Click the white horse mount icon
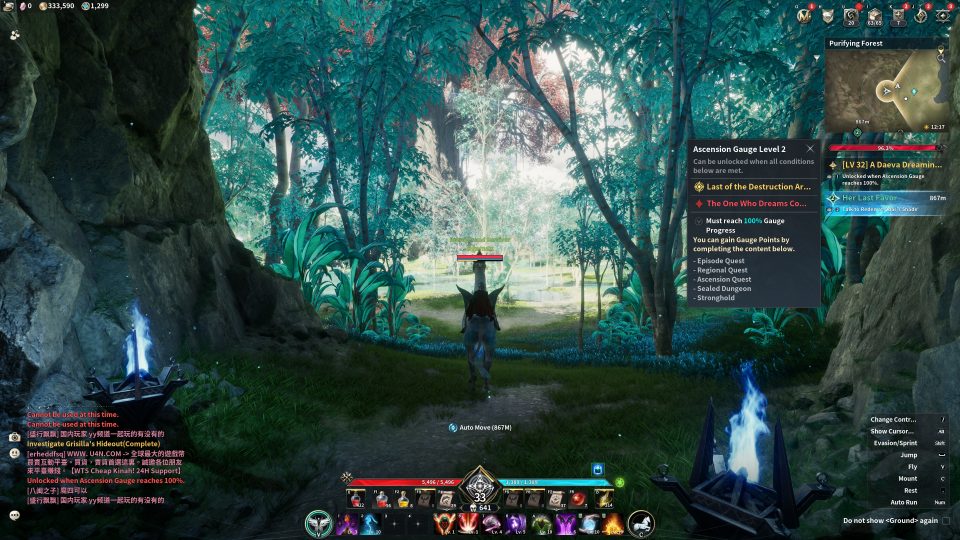Viewport: 960px width, 540px height. (640, 523)
